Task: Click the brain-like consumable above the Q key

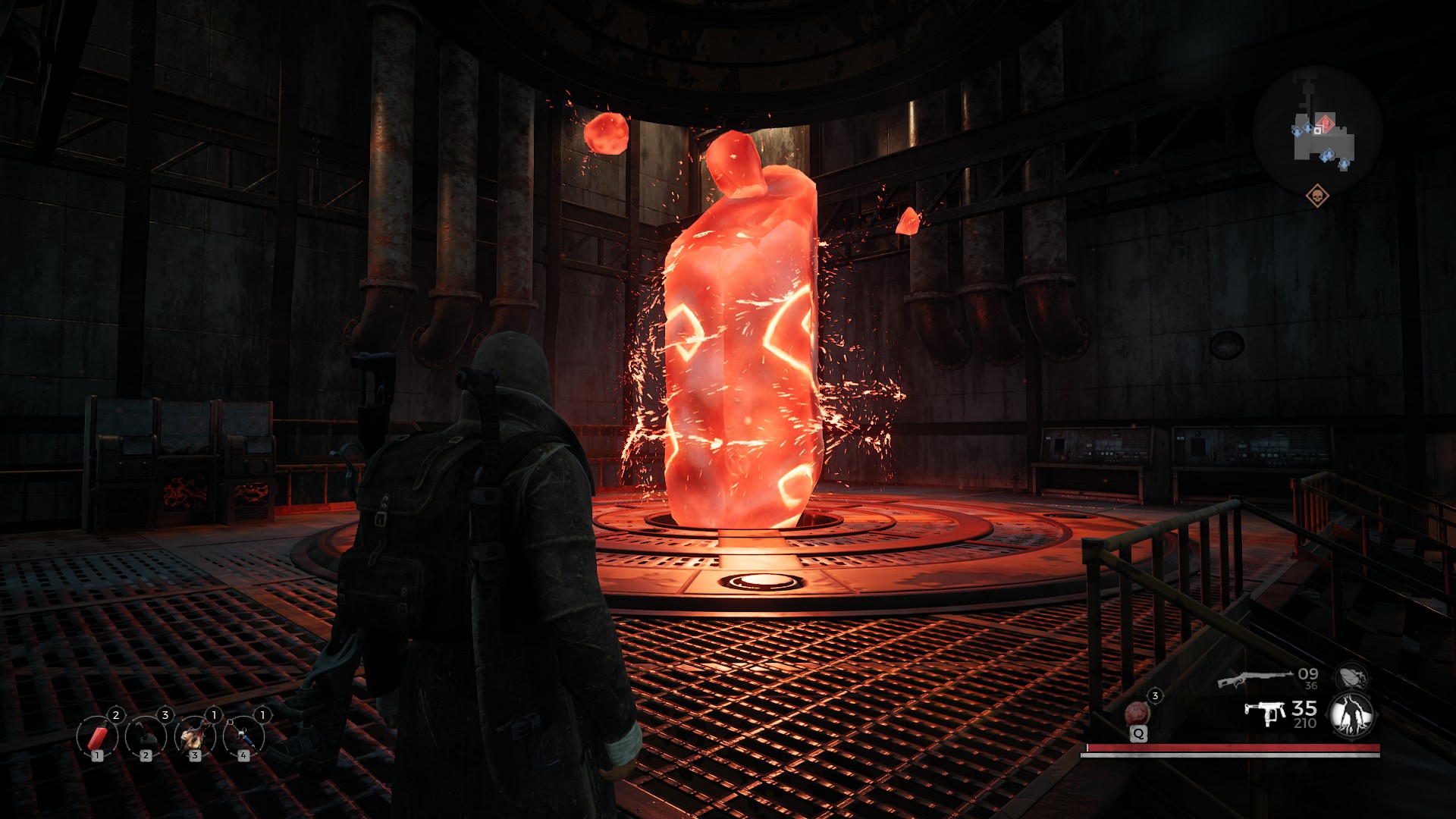Action: tap(1137, 711)
